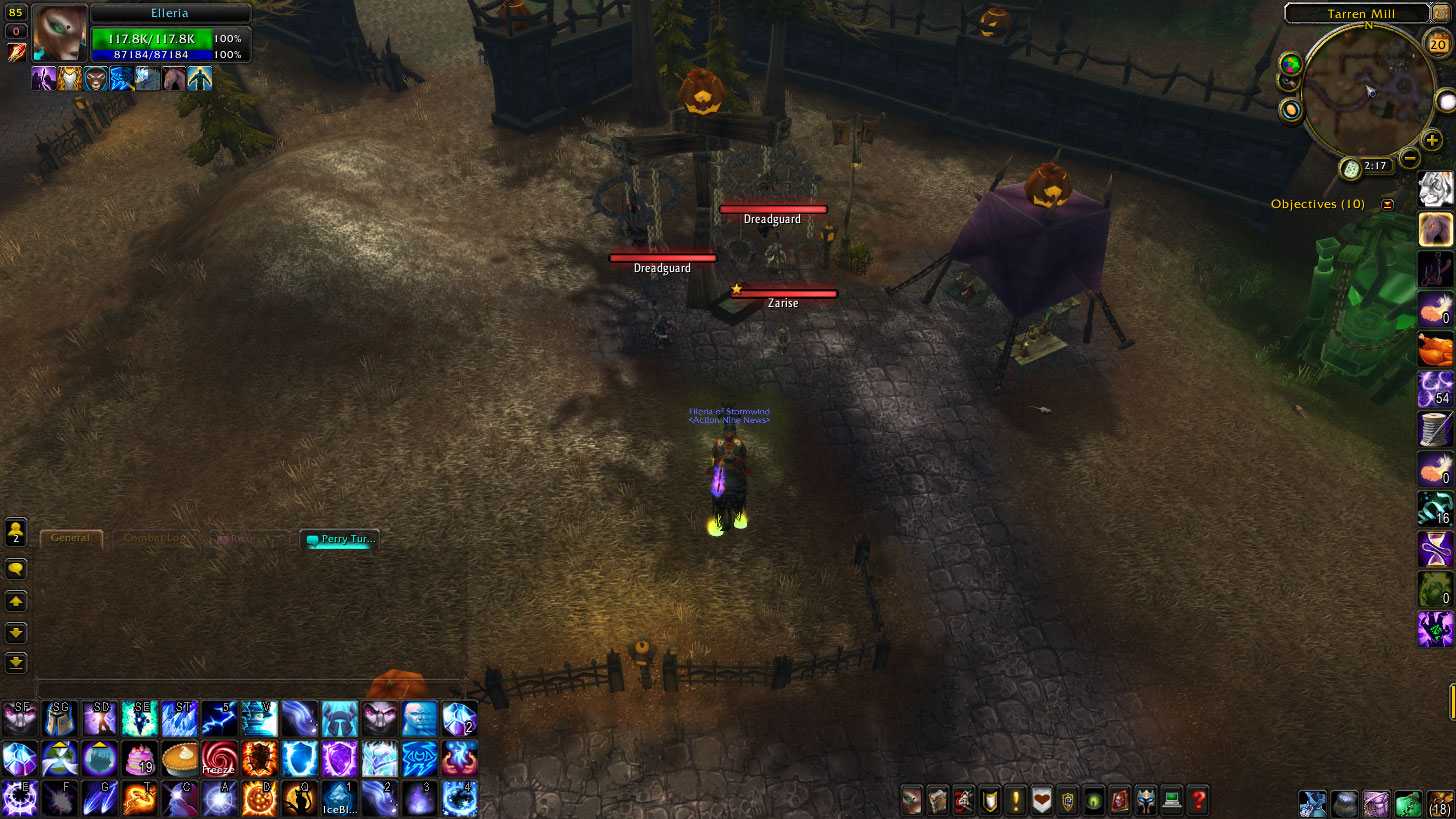Open the main menu computer icon
This screenshot has width=1456, height=819.
[x=1171, y=800]
